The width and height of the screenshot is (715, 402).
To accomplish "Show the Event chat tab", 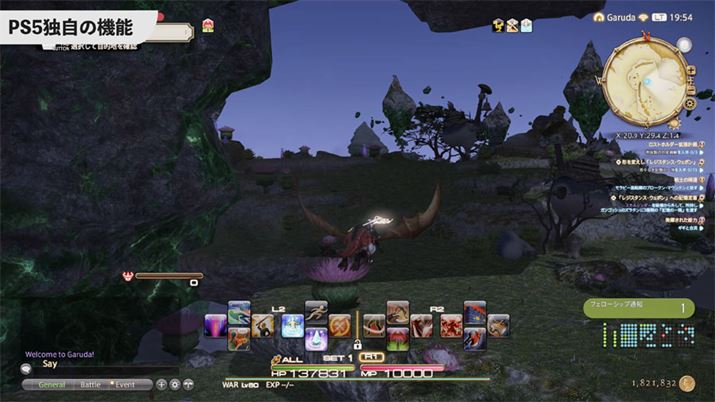I will (x=124, y=384).
